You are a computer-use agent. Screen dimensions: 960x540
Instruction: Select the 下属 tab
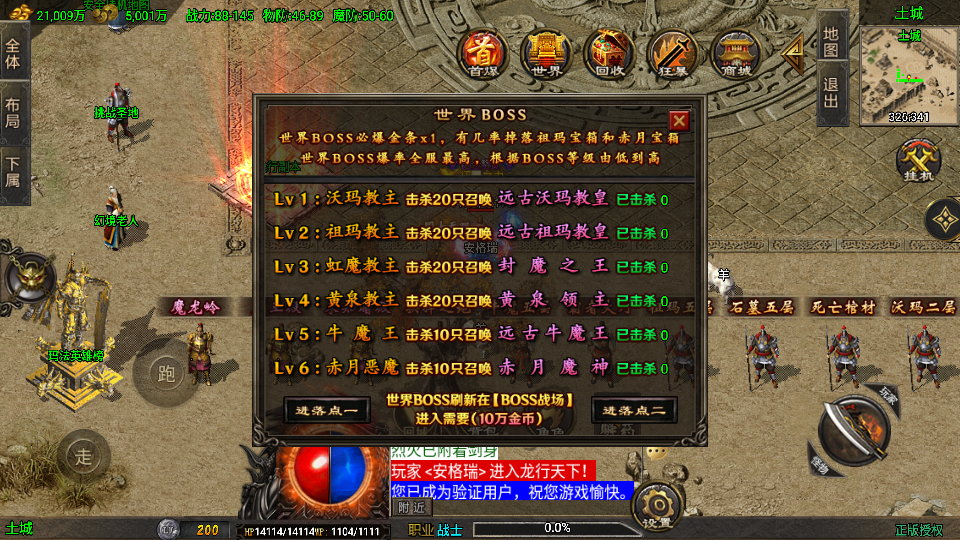[13, 172]
